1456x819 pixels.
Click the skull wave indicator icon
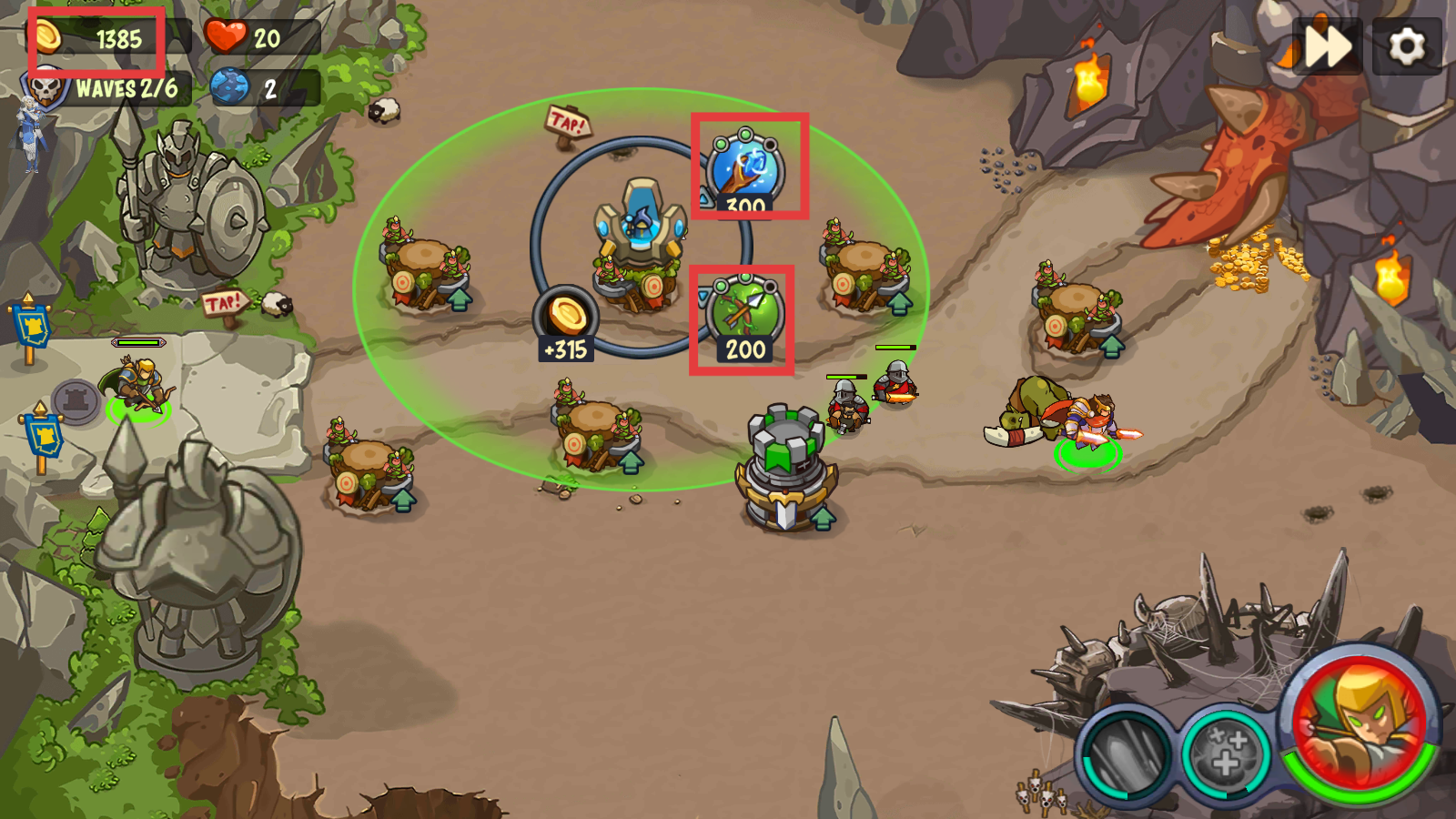click(x=45, y=89)
